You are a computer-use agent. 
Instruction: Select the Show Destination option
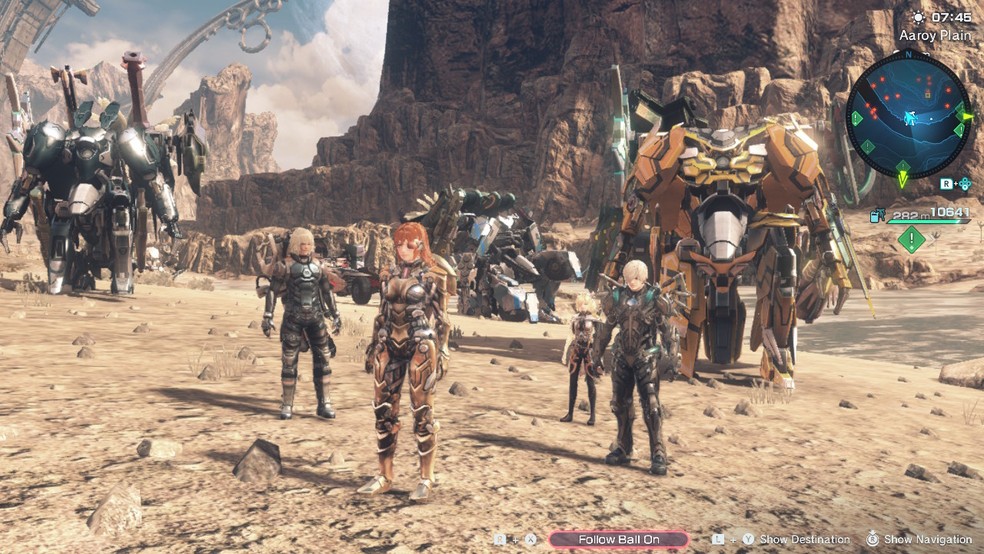[804, 539]
